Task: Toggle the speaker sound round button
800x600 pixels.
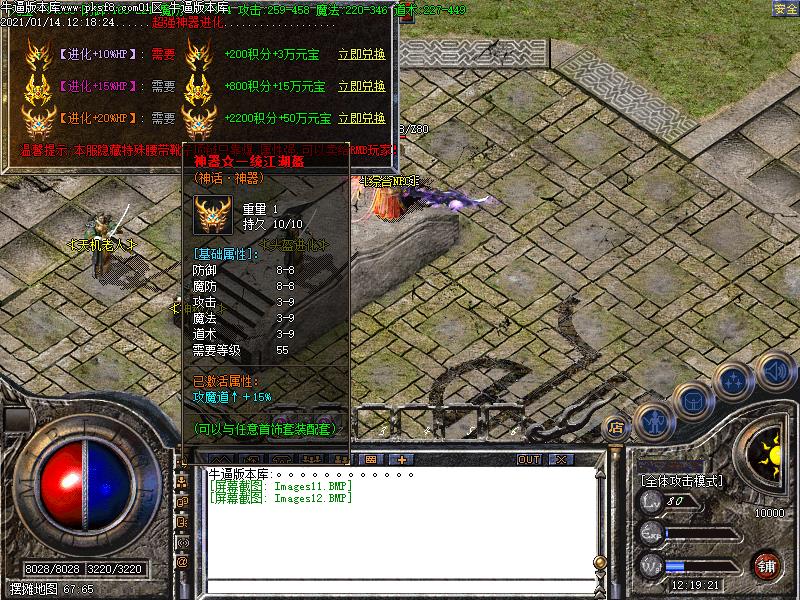Action: pyautogui.click(x=774, y=371)
